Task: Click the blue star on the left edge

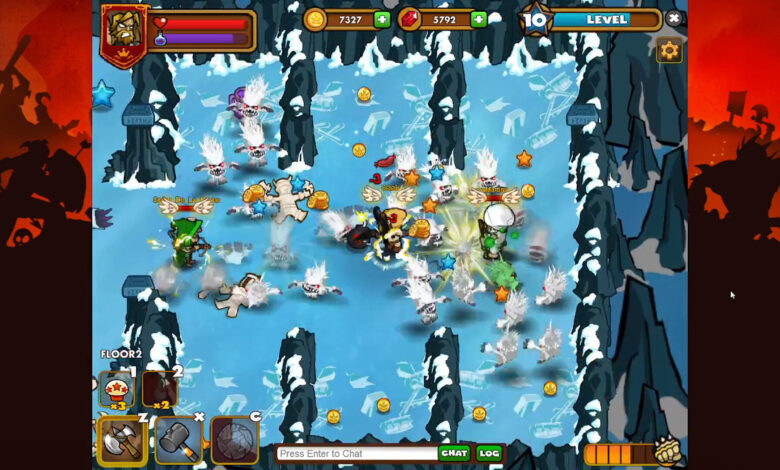Action: [102, 95]
